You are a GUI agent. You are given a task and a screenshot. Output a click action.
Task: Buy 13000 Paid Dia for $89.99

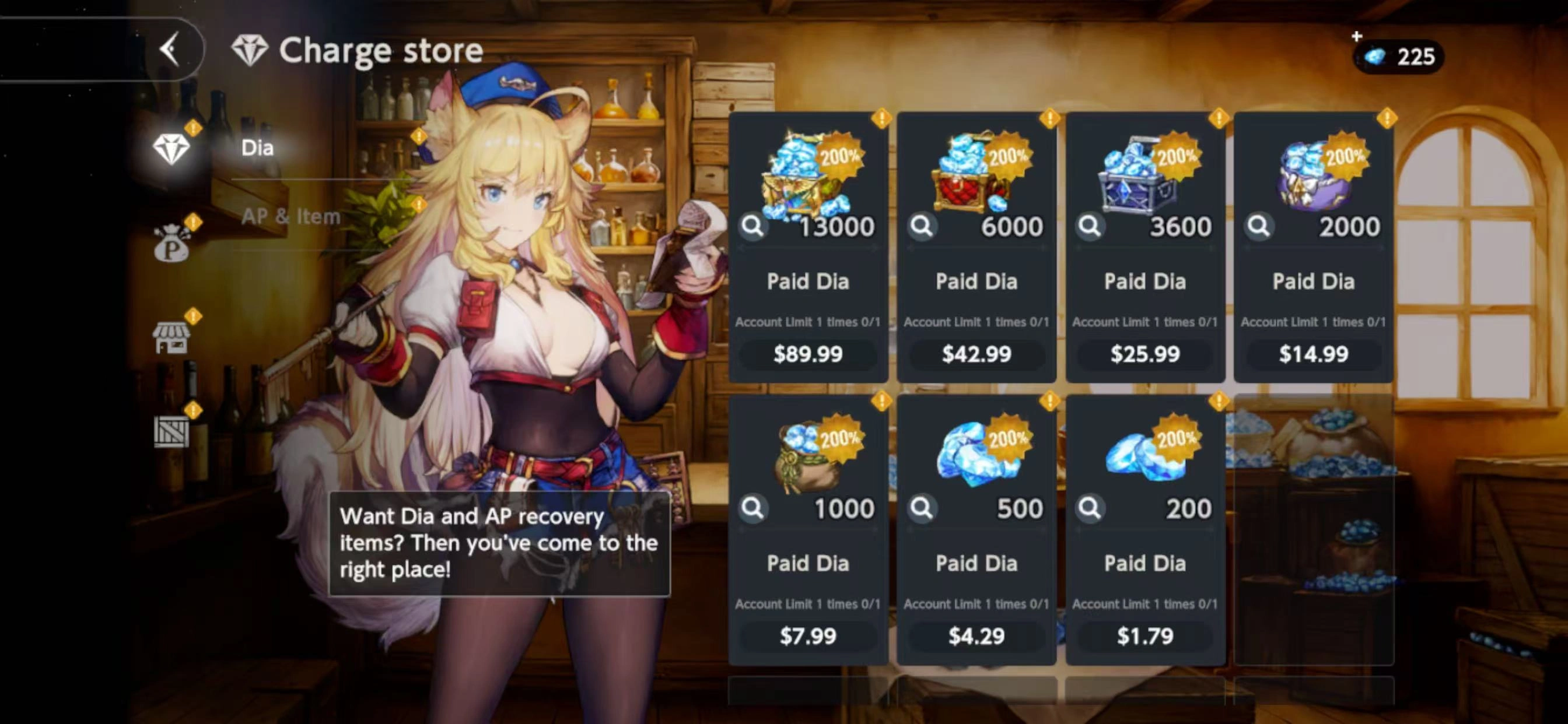tap(808, 353)
